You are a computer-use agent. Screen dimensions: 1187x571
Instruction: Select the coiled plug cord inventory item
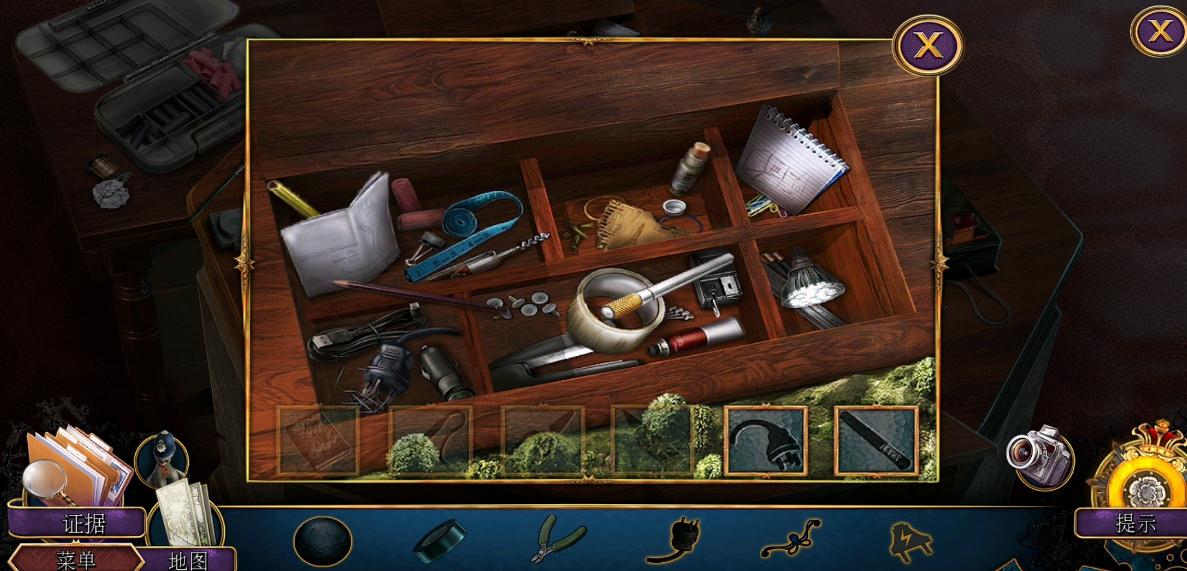tap(671, 541)
